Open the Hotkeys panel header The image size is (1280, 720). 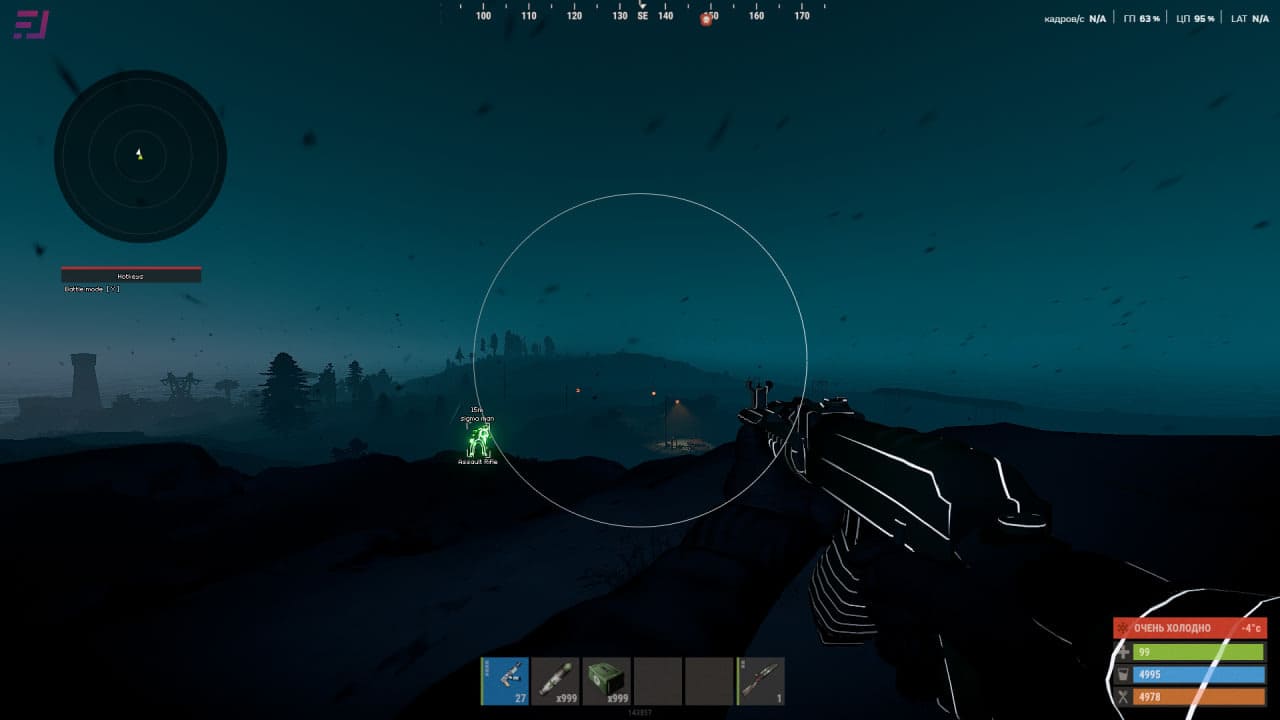coord(131,275)
